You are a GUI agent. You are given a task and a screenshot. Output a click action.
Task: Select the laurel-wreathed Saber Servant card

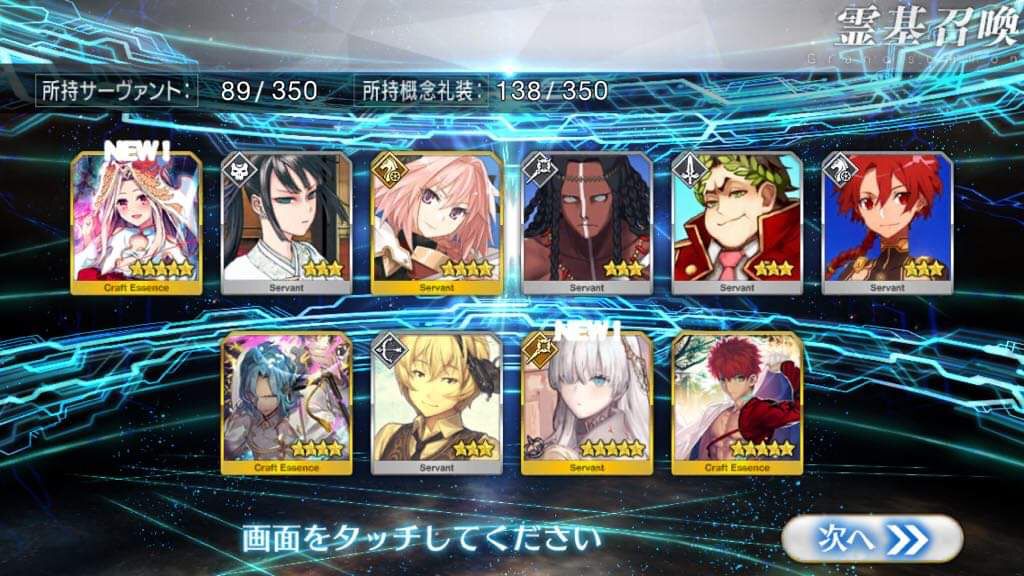(737, 223)
